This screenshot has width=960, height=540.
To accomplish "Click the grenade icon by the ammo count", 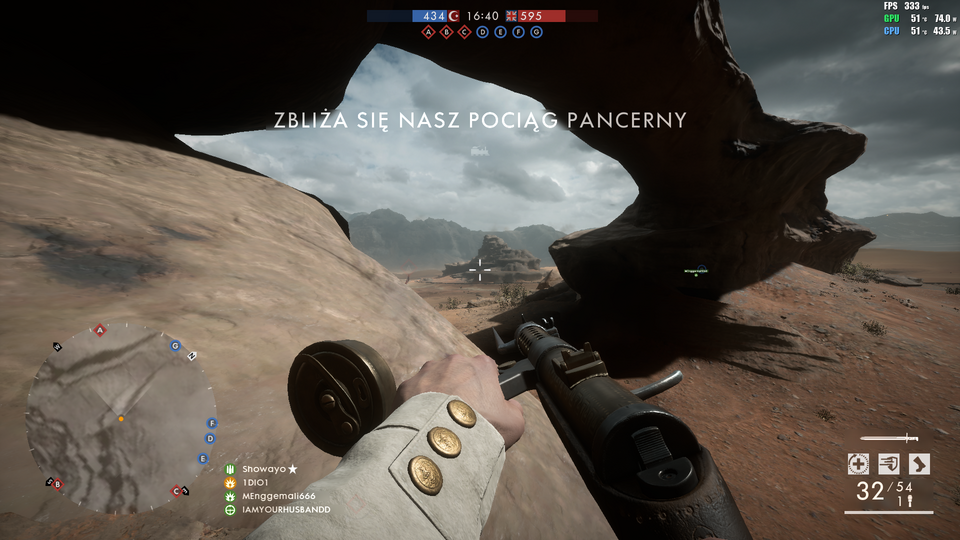I will [x=912, y=501].
